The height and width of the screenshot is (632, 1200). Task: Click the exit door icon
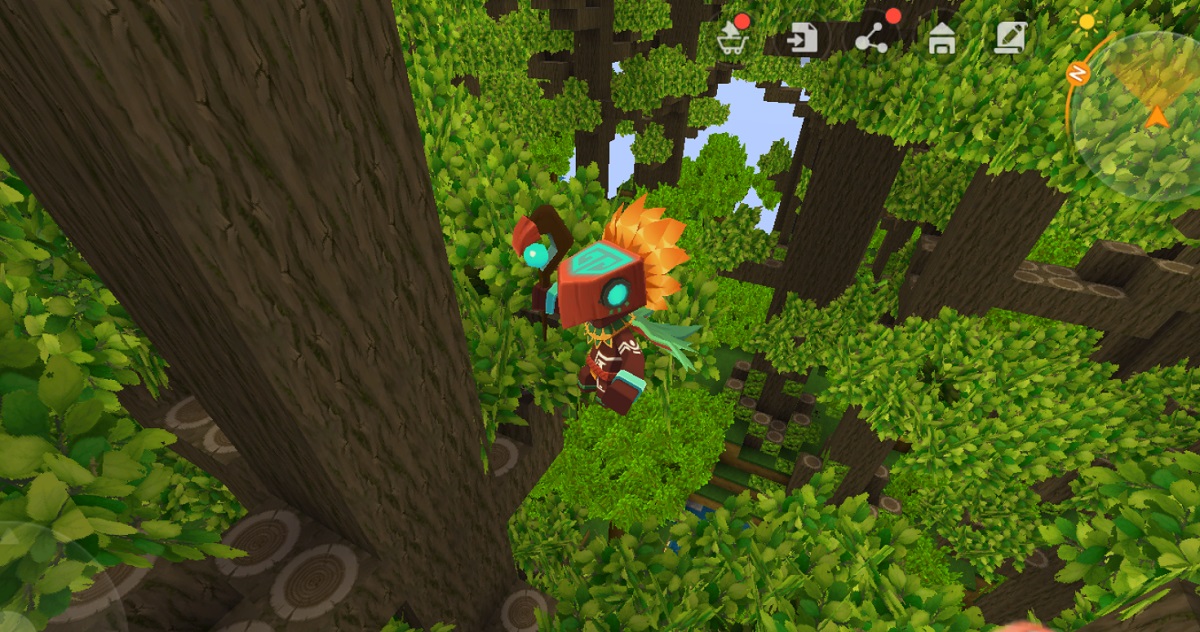(x=802, y=39)
